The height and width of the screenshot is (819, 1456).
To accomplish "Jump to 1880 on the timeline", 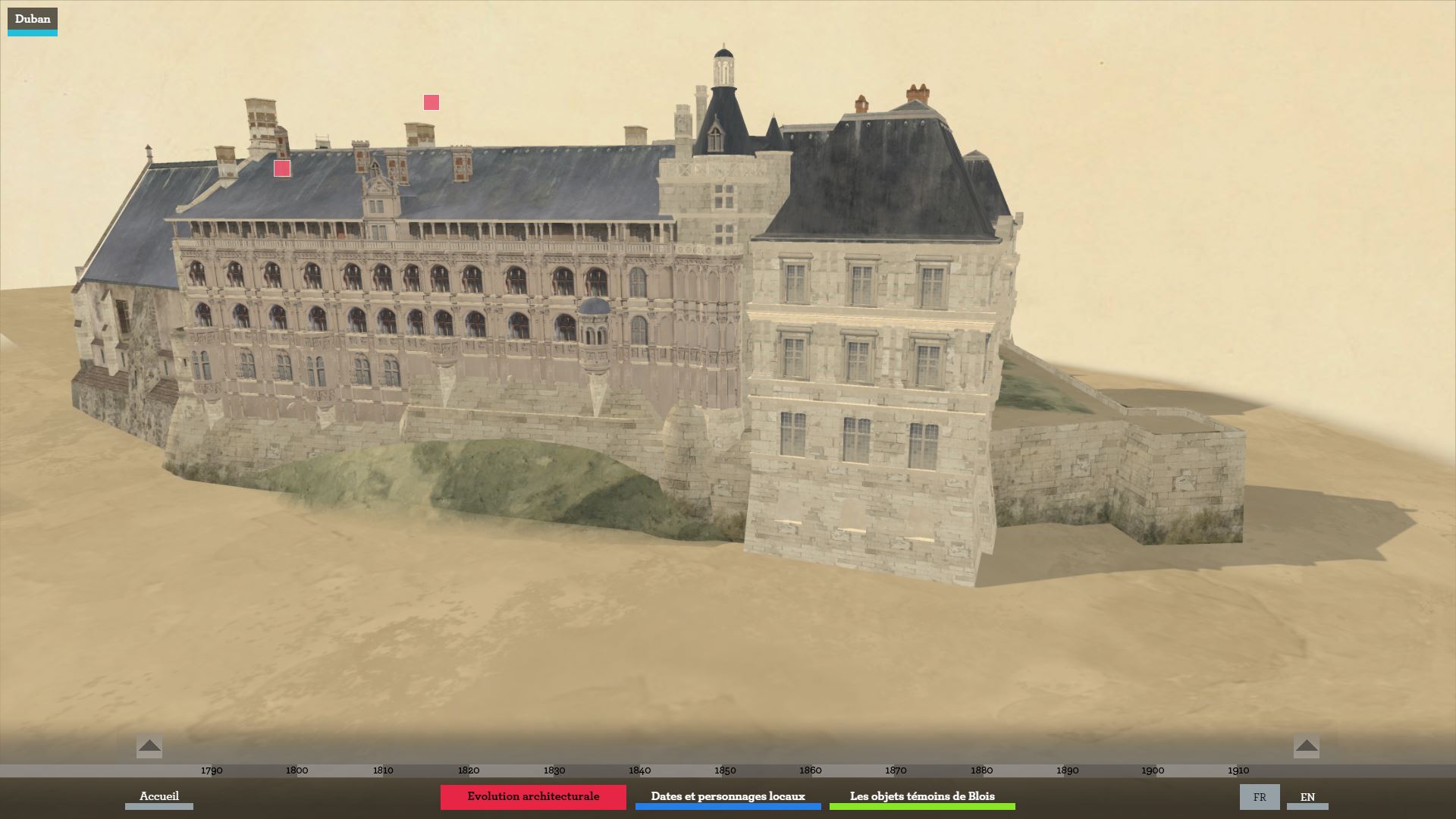I will [981, 770].
